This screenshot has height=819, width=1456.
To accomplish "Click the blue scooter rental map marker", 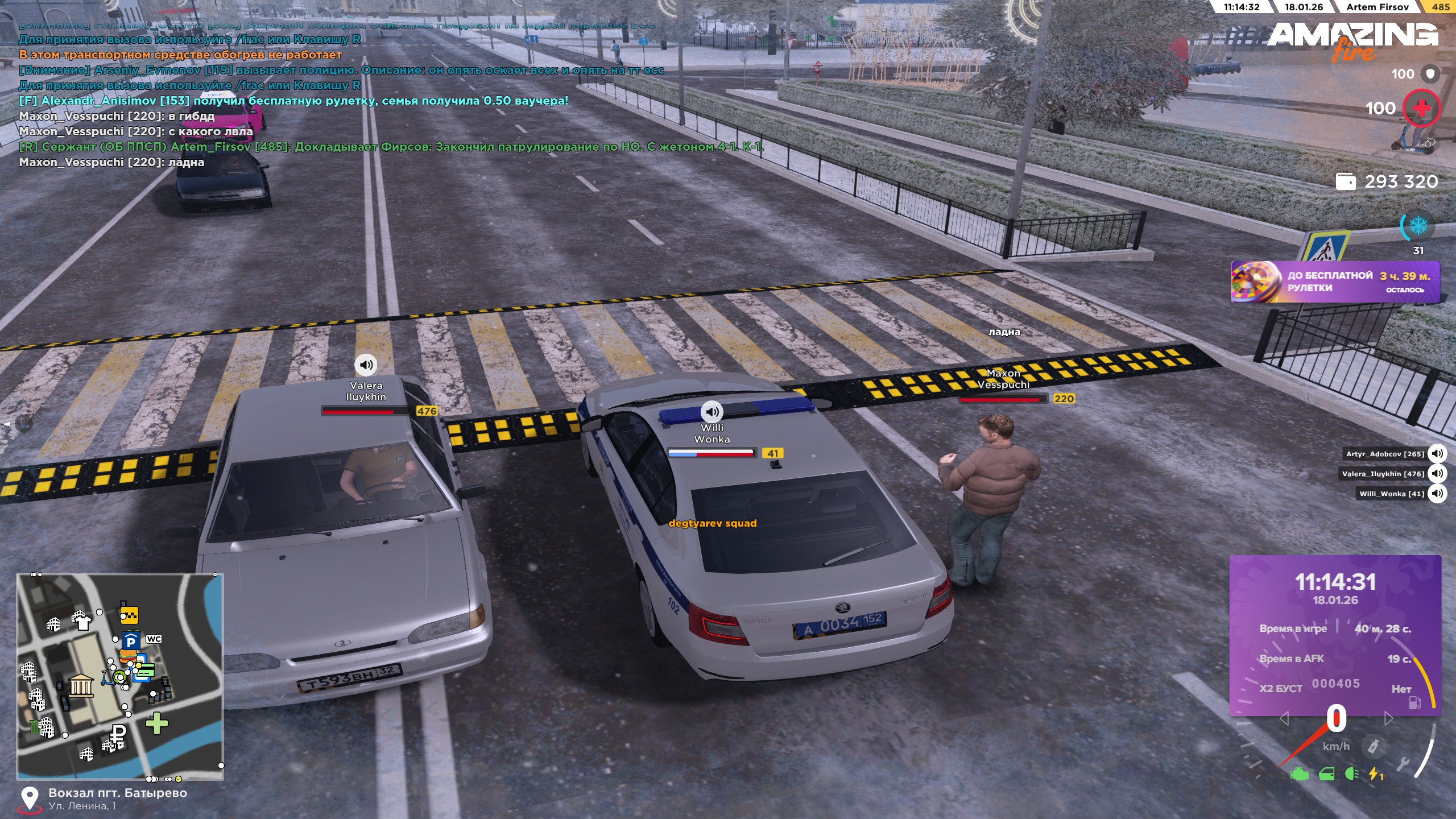I will pyautogui.click(x=107, y=677).
